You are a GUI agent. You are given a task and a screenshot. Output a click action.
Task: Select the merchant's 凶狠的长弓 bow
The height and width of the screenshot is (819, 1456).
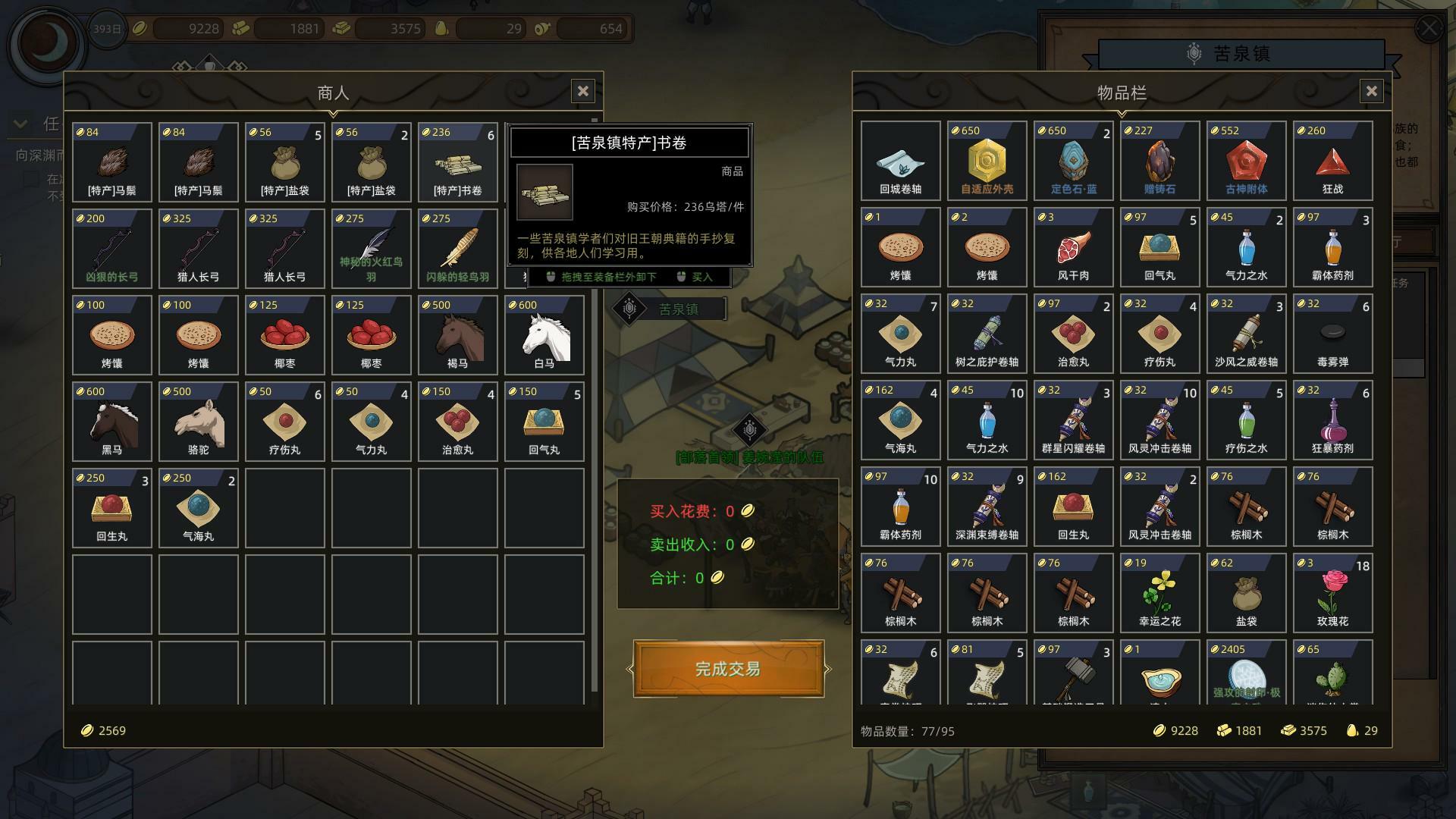coord(112,248)
